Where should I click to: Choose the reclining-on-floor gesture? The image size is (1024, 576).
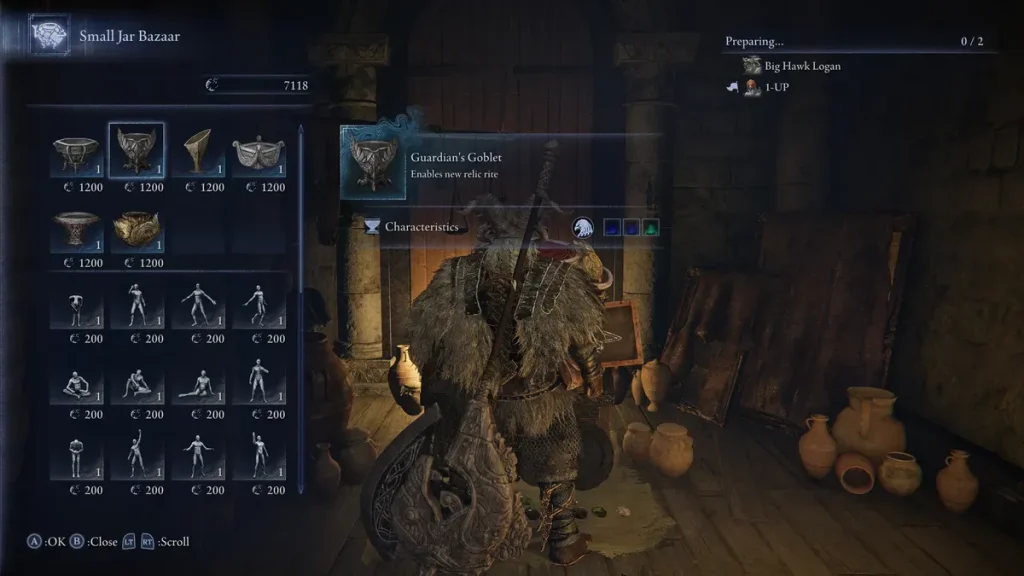(x=197, y=381)
